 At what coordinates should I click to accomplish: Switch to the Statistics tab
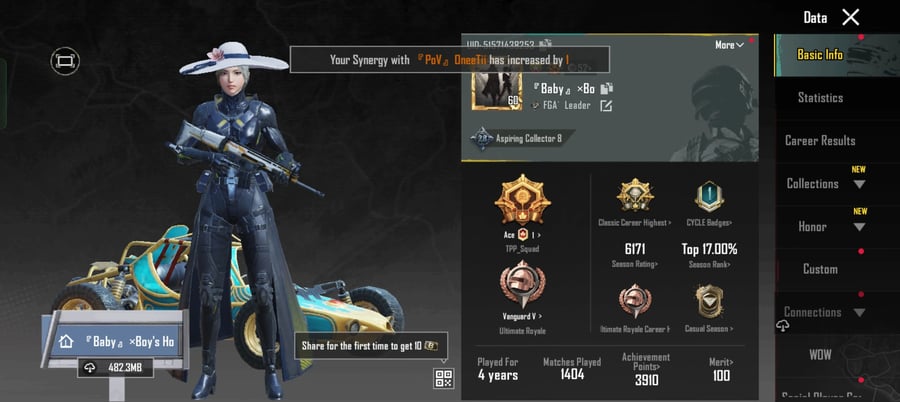click(820, 98)
